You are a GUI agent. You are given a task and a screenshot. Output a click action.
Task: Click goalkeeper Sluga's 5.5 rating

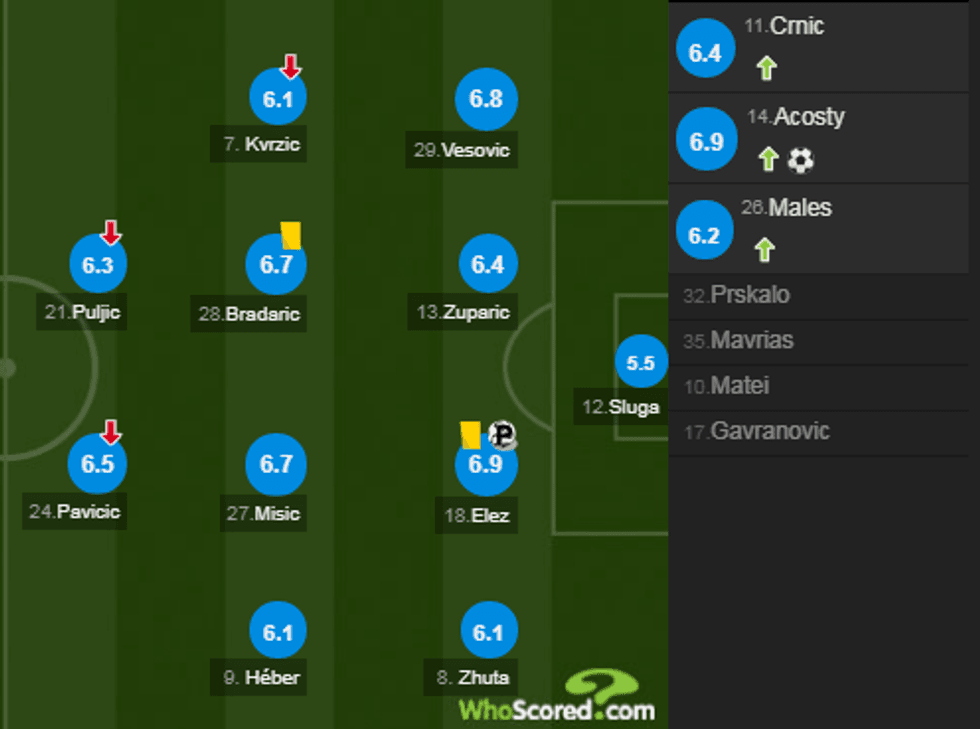click(641, 364)
